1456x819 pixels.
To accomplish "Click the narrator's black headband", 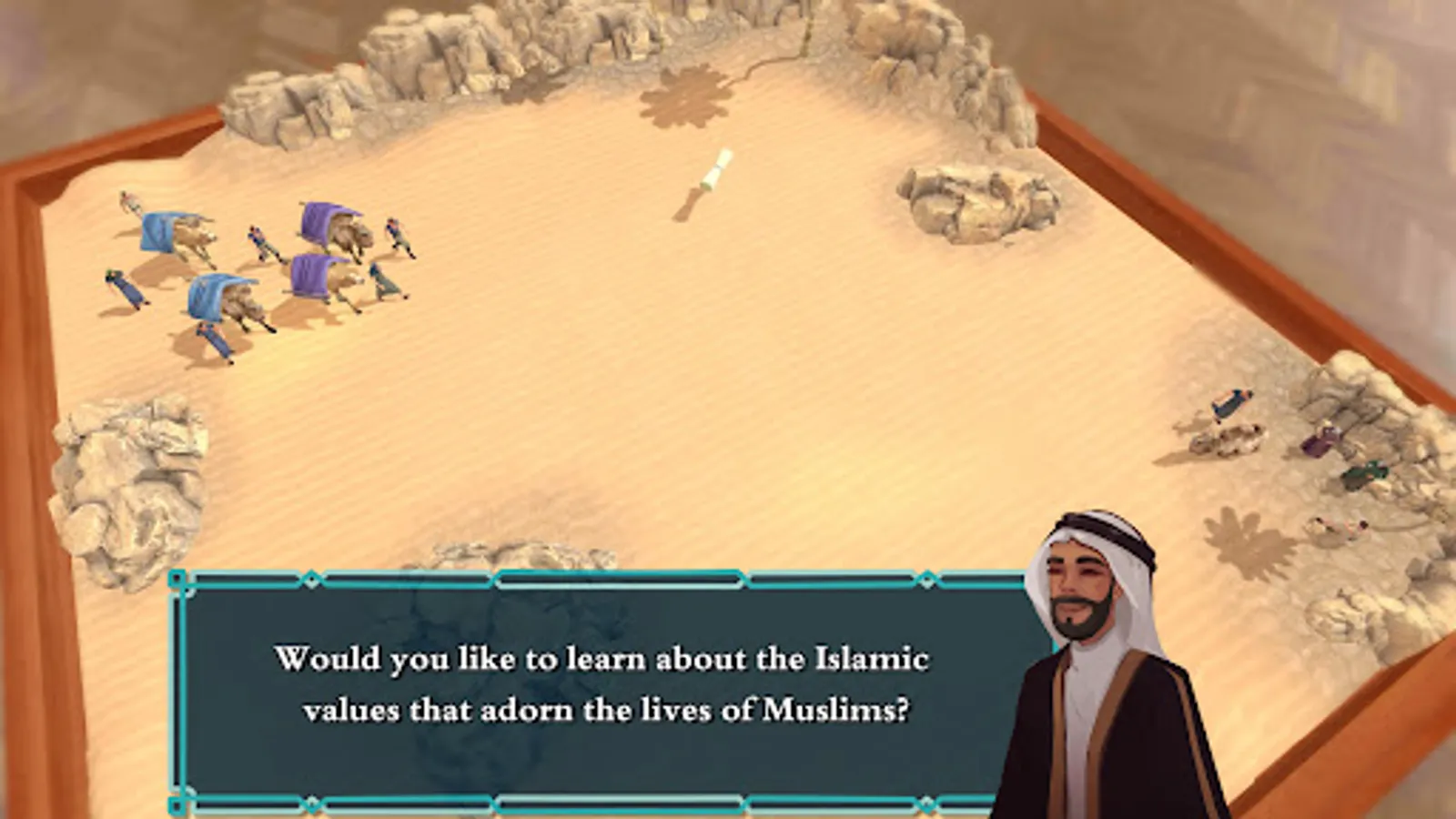I will pos(1097,528).
